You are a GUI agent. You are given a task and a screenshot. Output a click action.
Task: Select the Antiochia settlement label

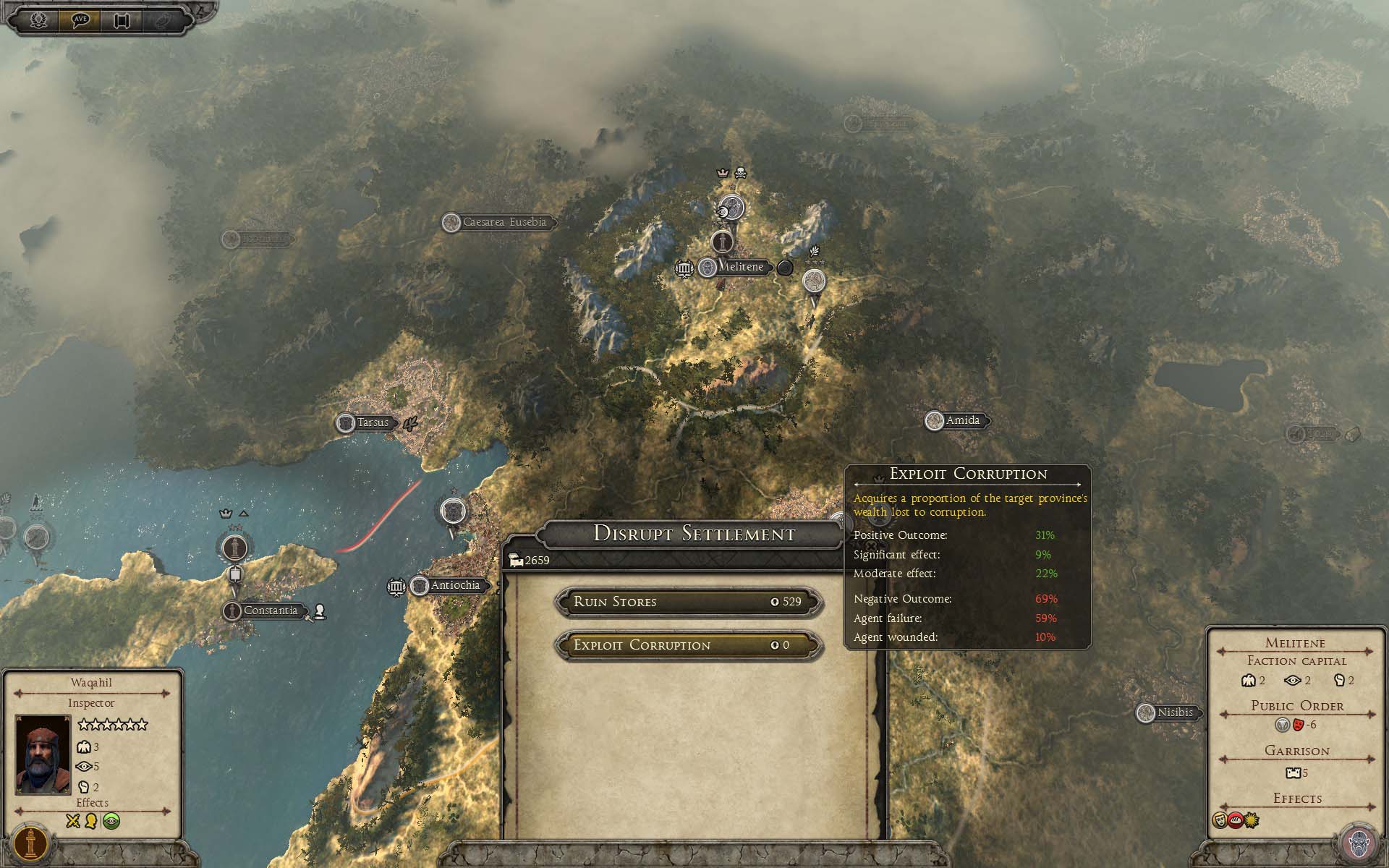pyautogui.click(x=455, y=585)
